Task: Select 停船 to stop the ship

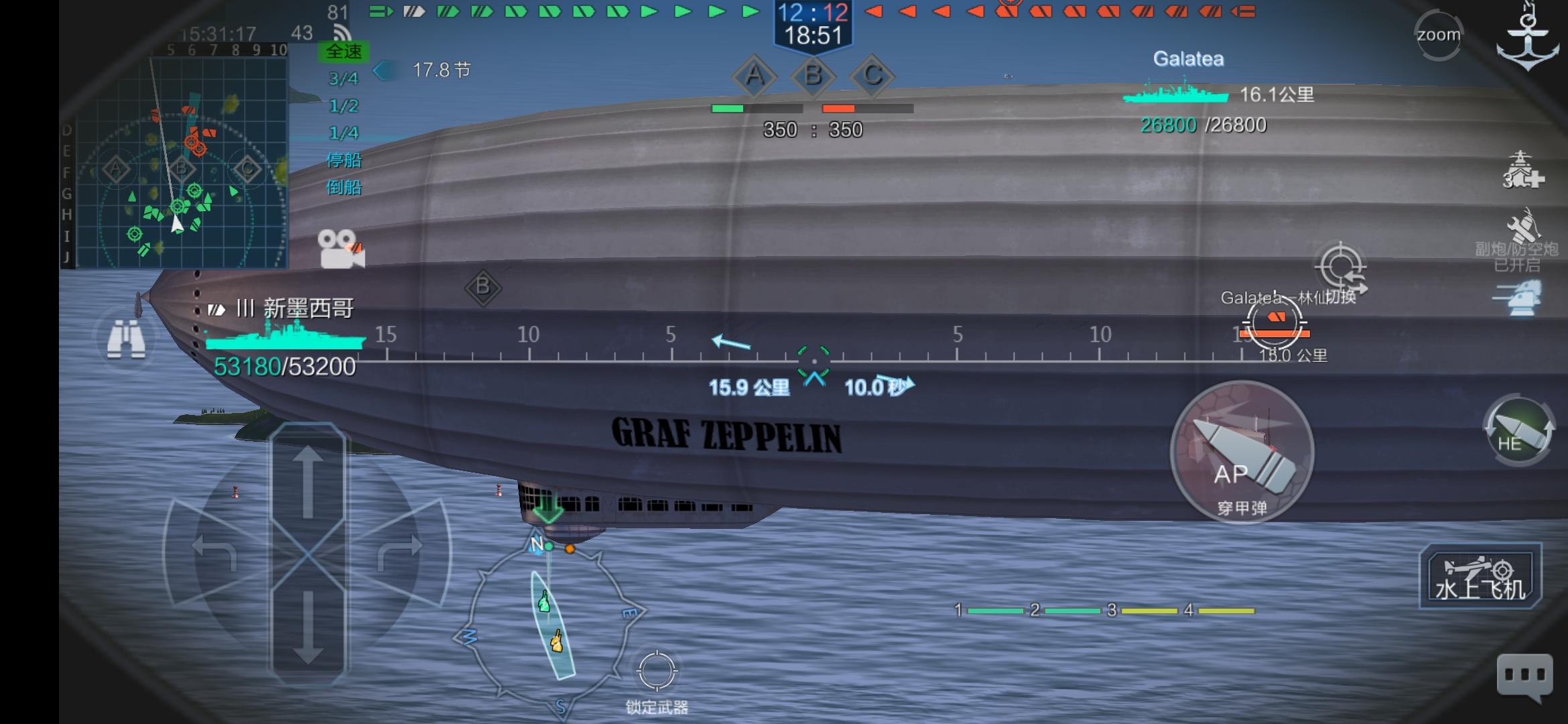Action: 344,161
